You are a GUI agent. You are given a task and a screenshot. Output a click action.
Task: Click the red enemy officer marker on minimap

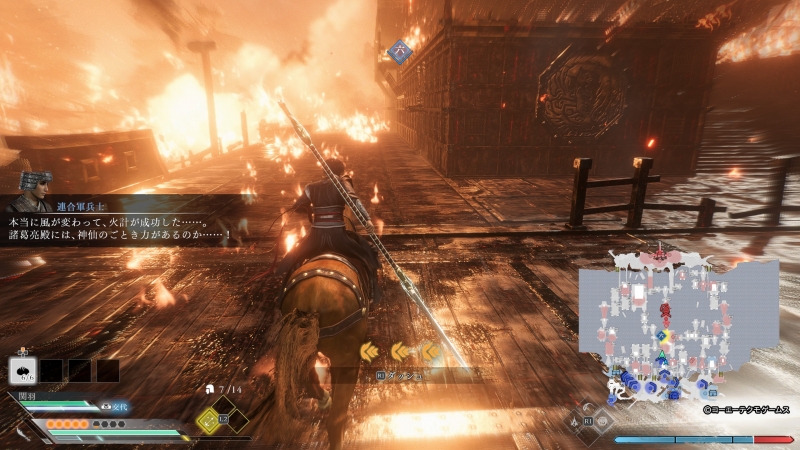tap(665, 310)
